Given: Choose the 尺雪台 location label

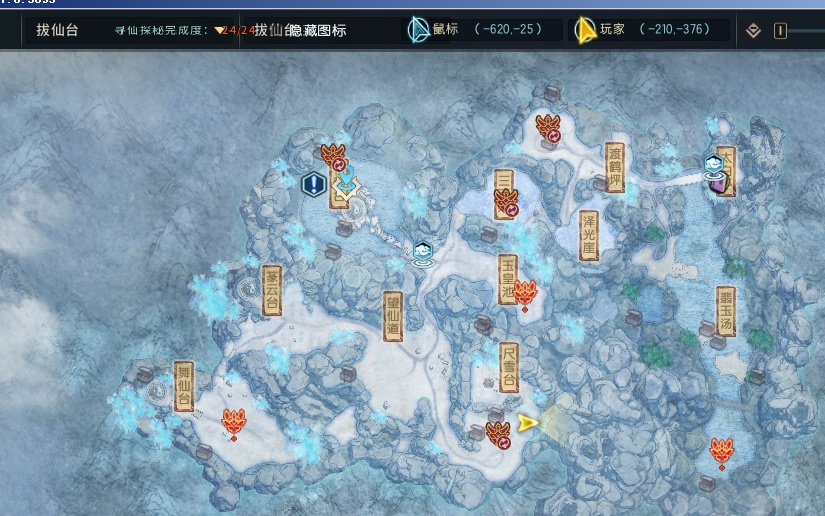Looking at the screenshot, I should 509,367.
